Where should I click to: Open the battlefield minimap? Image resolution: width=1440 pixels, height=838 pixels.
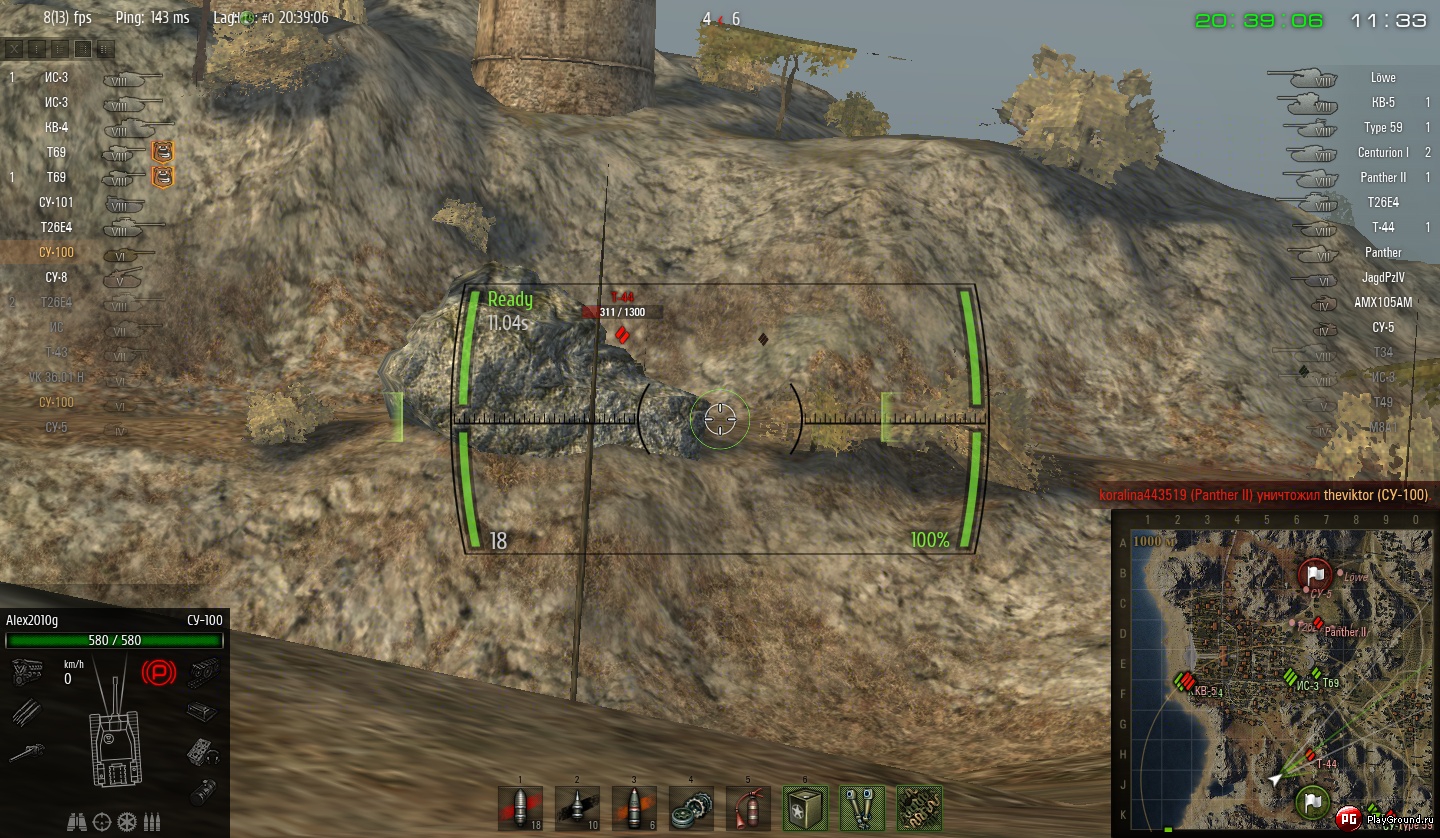point(1273,672)
